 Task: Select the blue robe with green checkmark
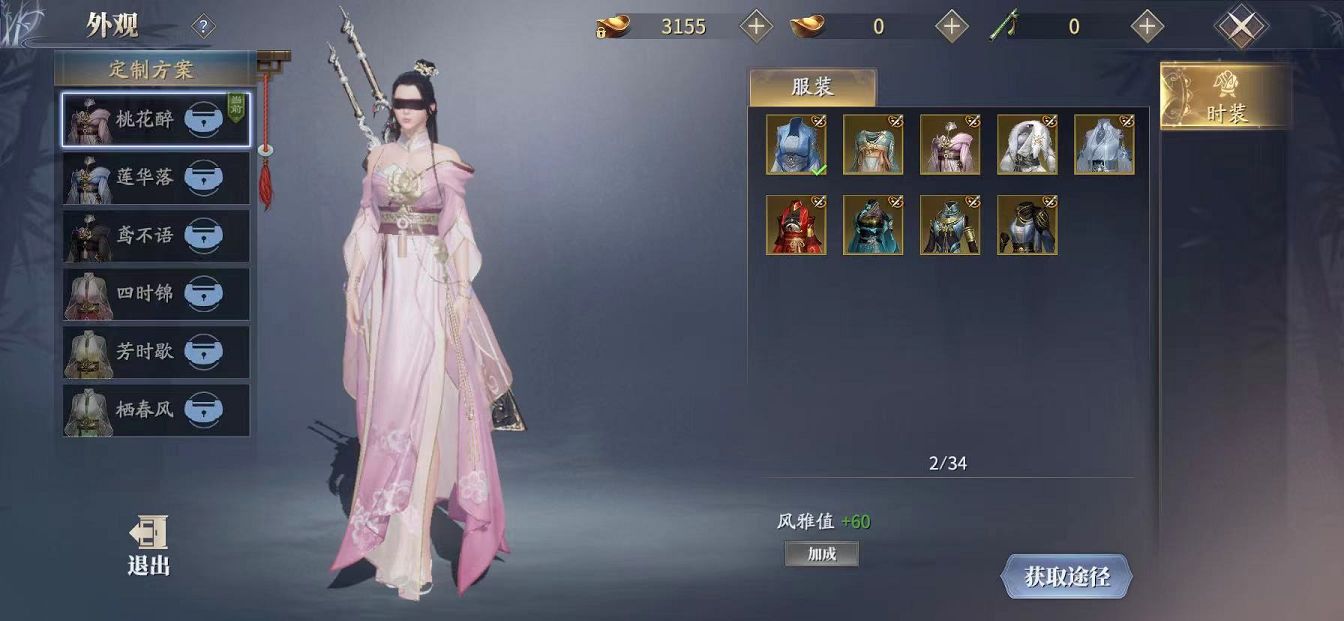pos(796,145)
